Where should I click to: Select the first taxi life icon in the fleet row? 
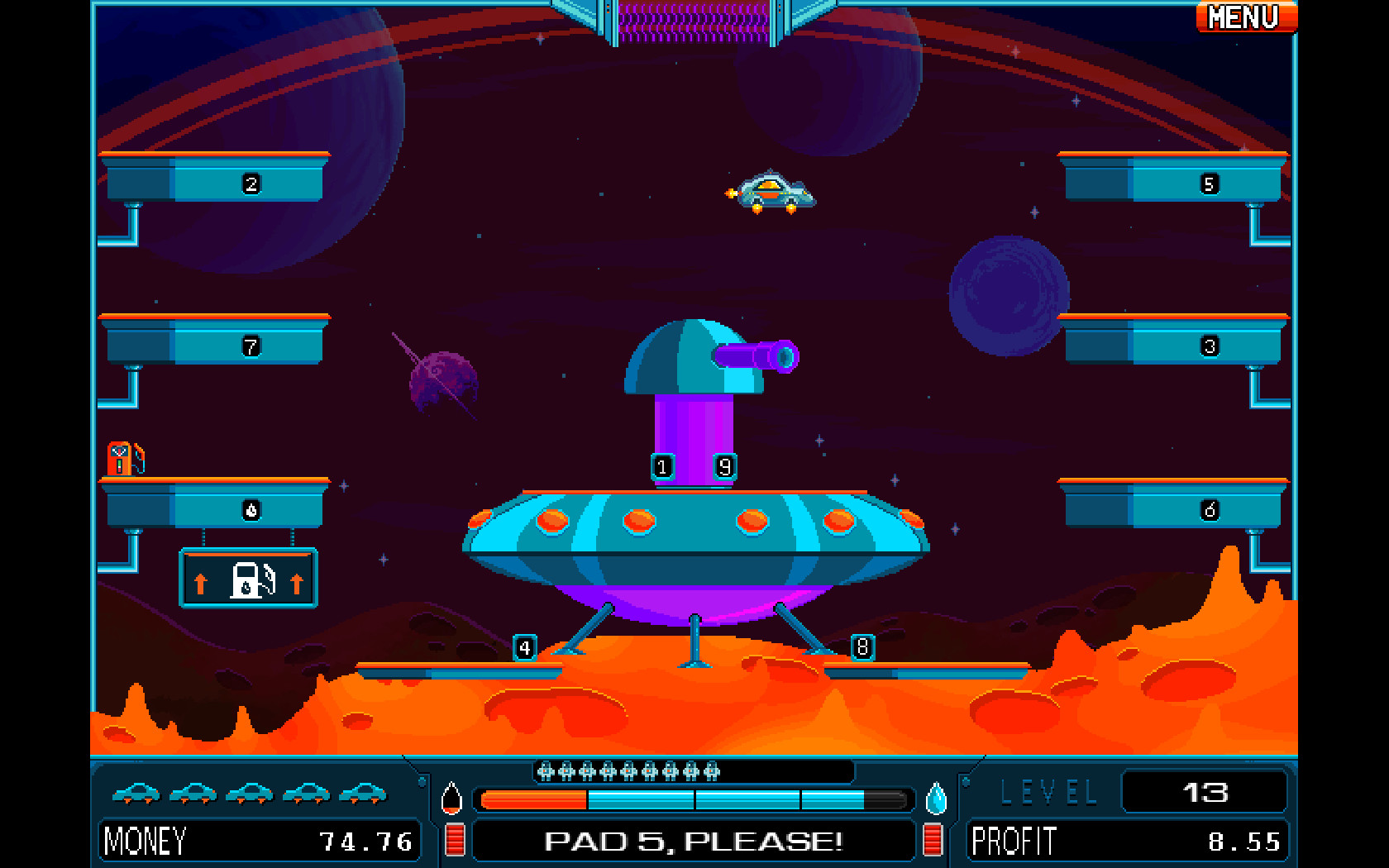(x=136, y=793)
